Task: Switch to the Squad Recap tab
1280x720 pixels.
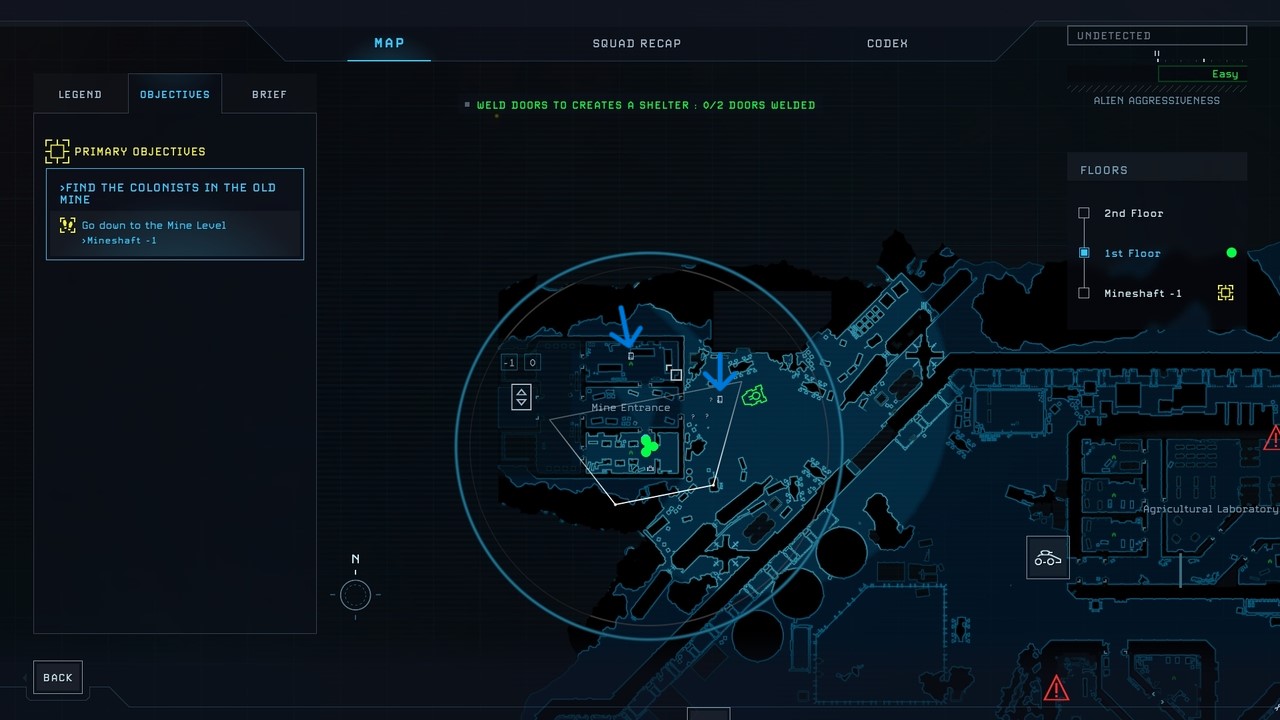Action: pyautogui.click(x=636, y=43)
